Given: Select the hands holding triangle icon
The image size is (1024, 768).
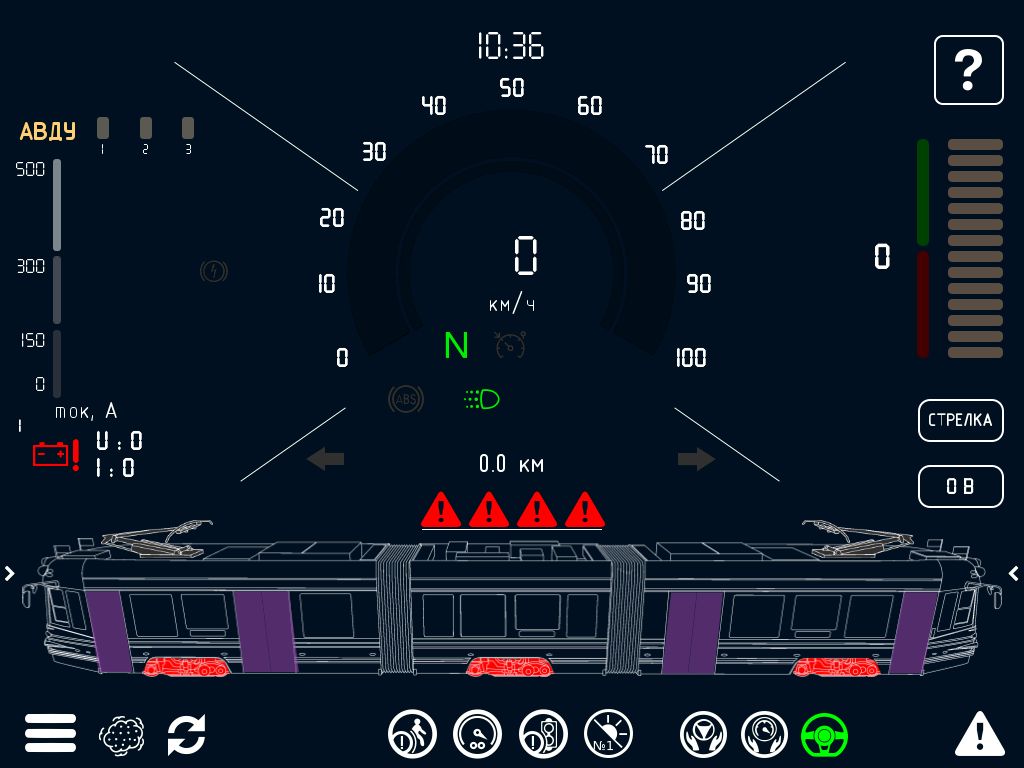Looking at the screenshot, I should click(x=704, y=735).
